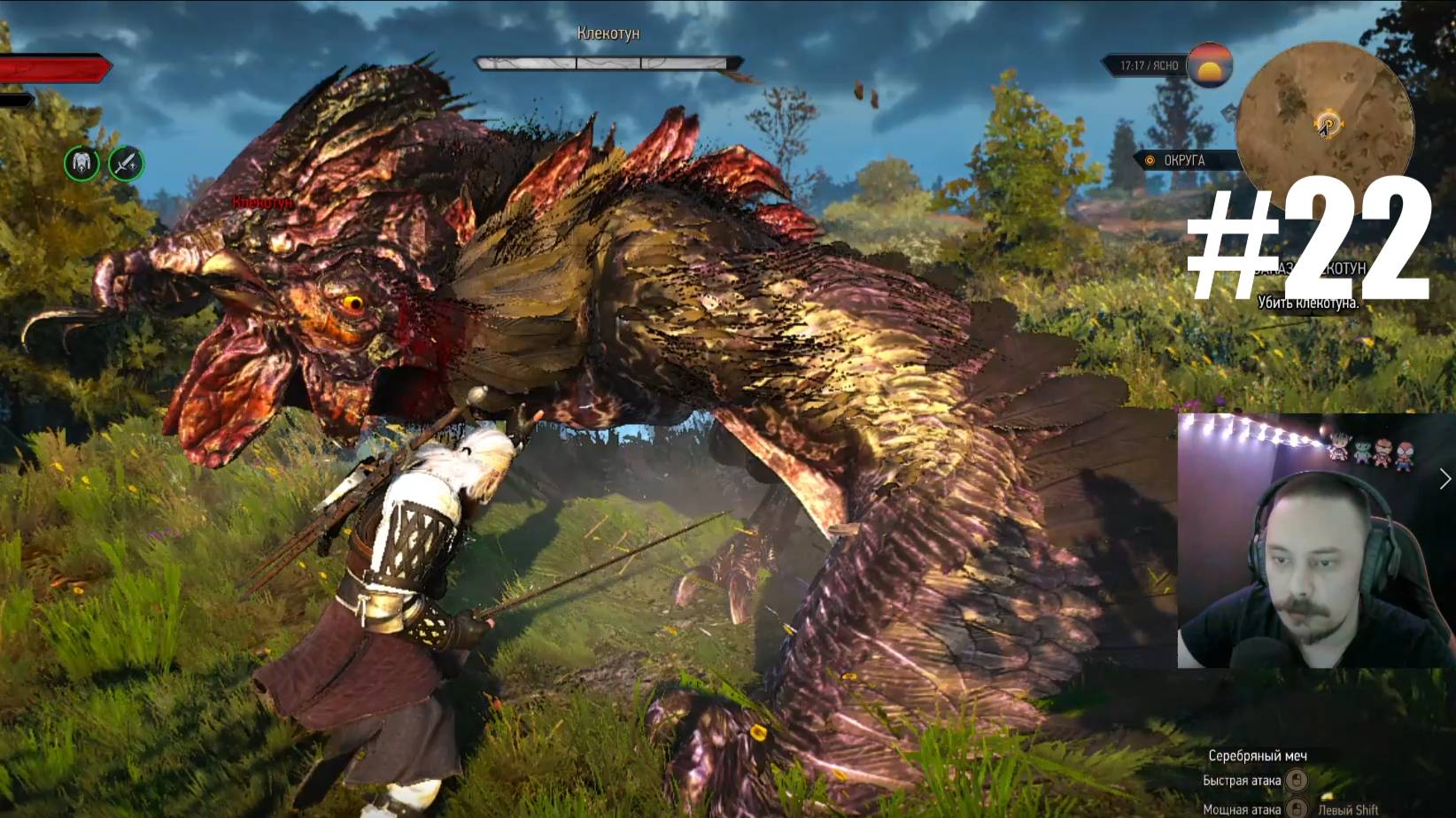
Task: Select the streamer webcam overlay
Action: (x=1313, y=540)
